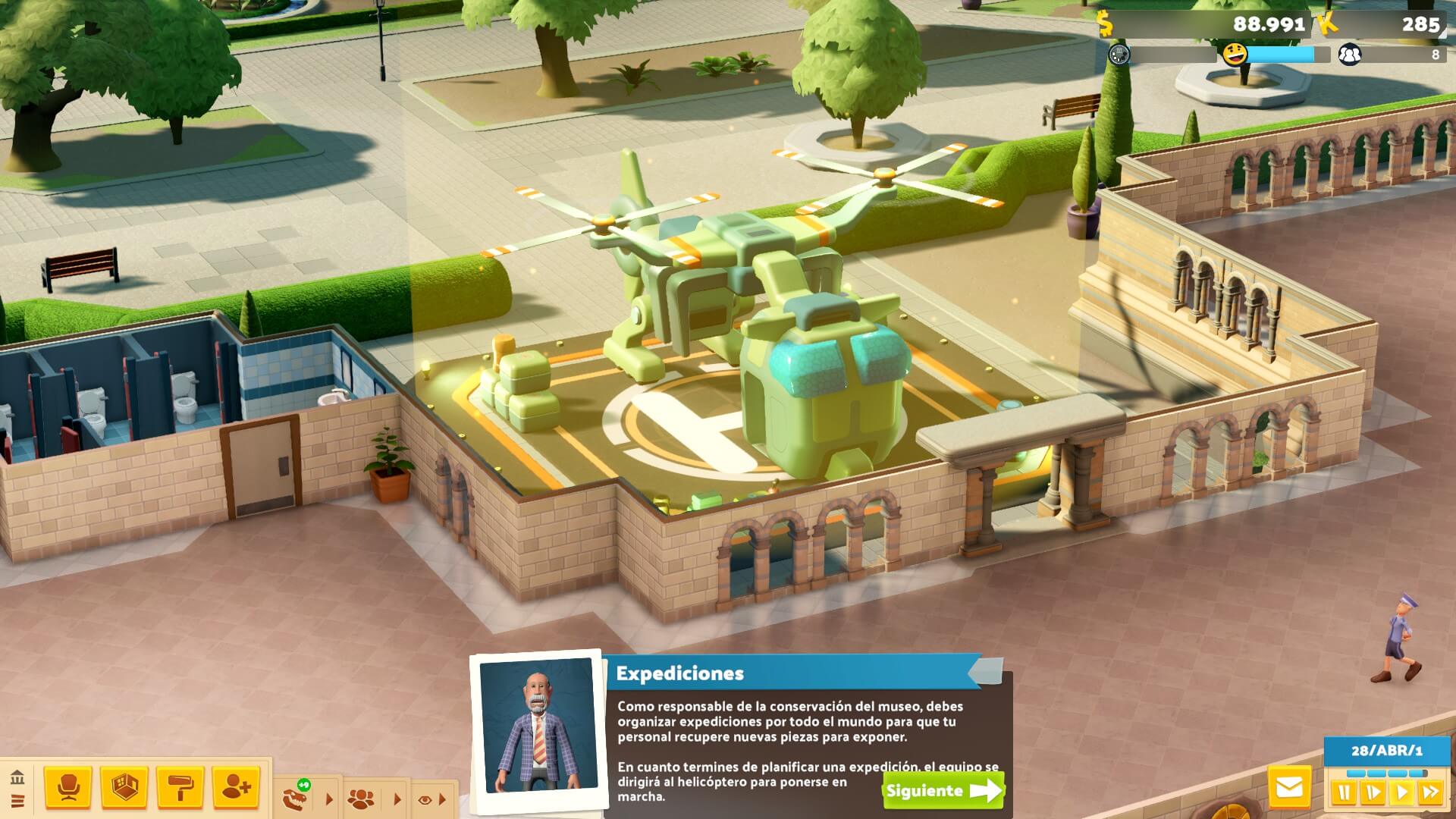Click the gold K Kudosh currency

tap(1327, 24)
